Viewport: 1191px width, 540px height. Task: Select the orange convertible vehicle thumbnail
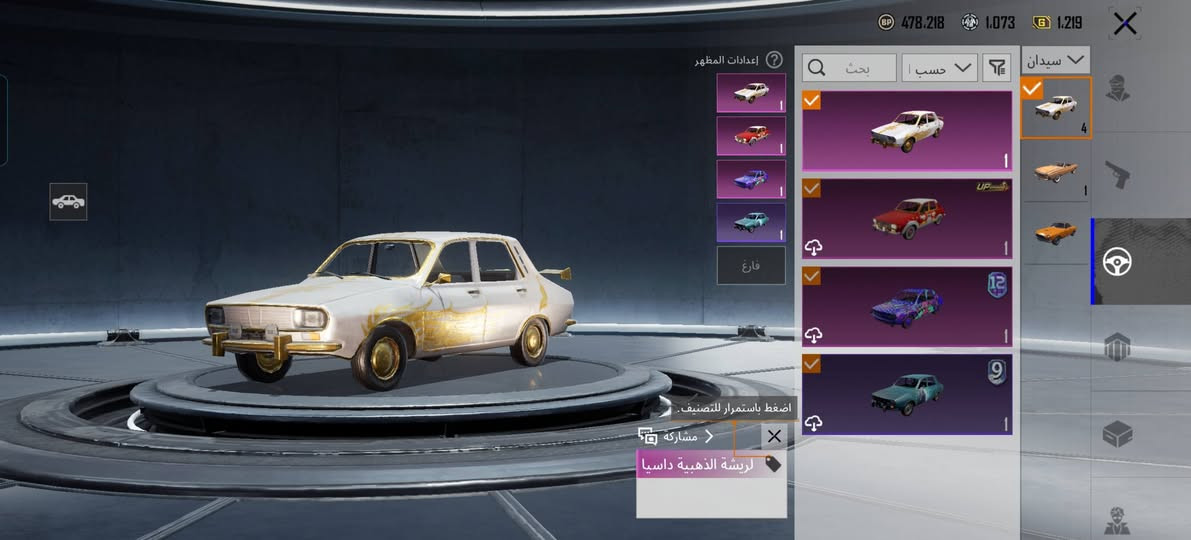[x=1055, y=170]
